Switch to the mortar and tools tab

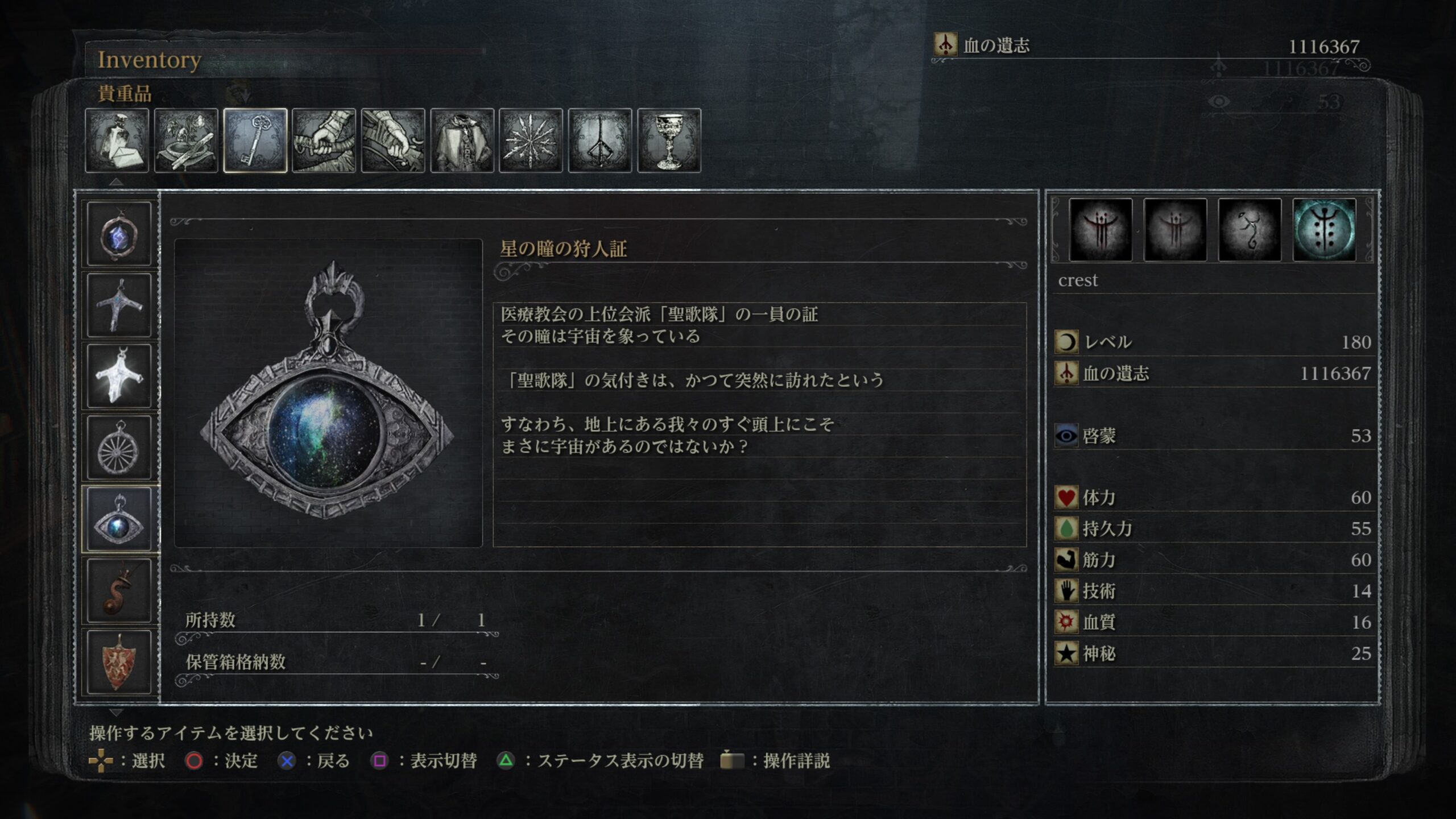(x=186, y=140)
